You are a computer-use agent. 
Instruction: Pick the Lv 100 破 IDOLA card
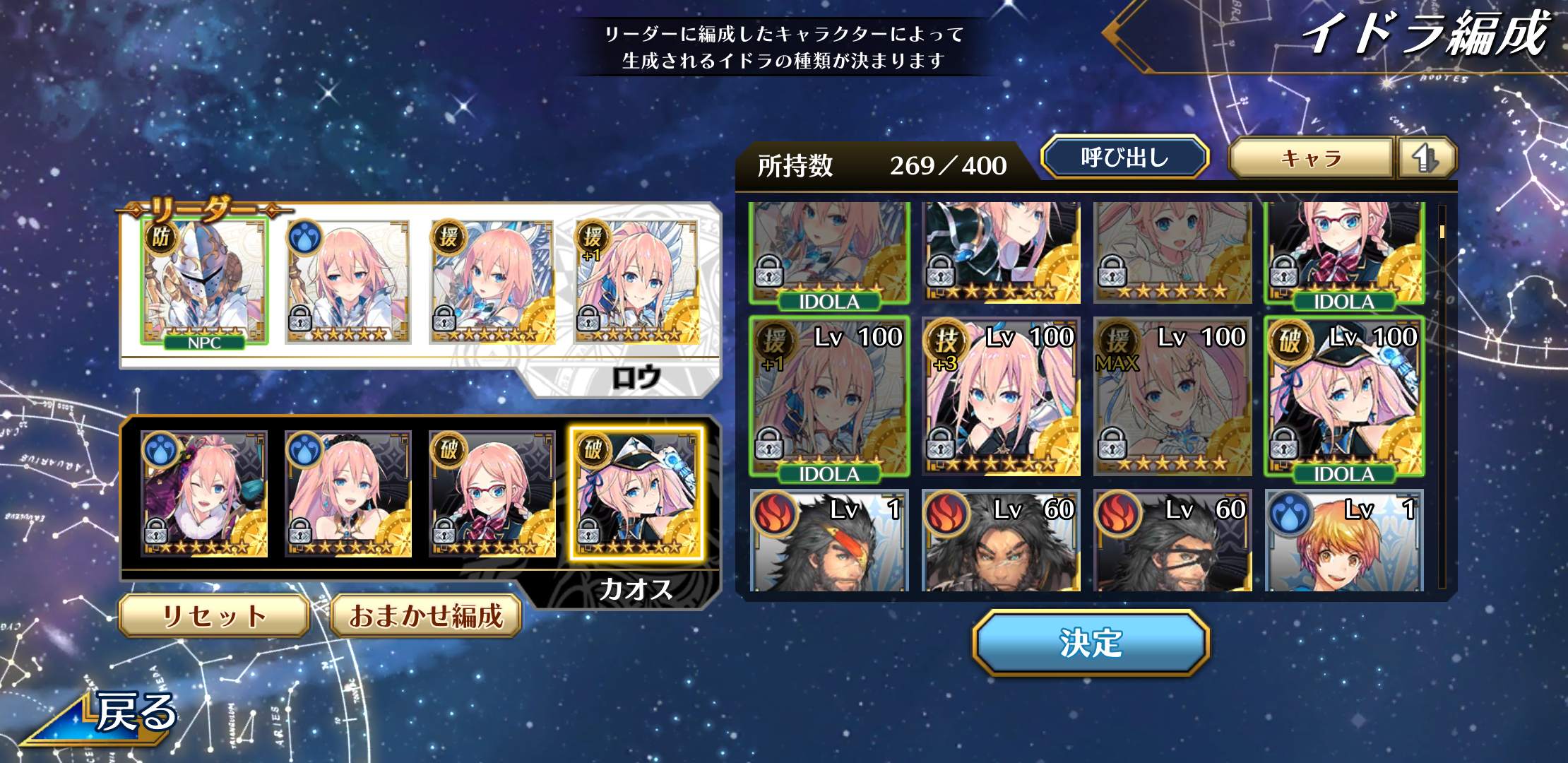pyautogui.click(x=1344, y=396)
